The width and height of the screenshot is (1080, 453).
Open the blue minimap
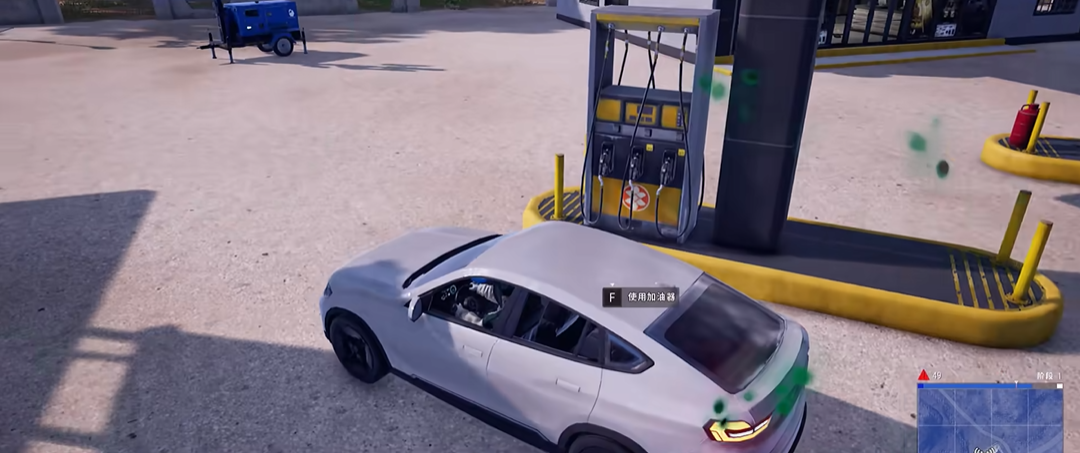(x=989, y=420)
